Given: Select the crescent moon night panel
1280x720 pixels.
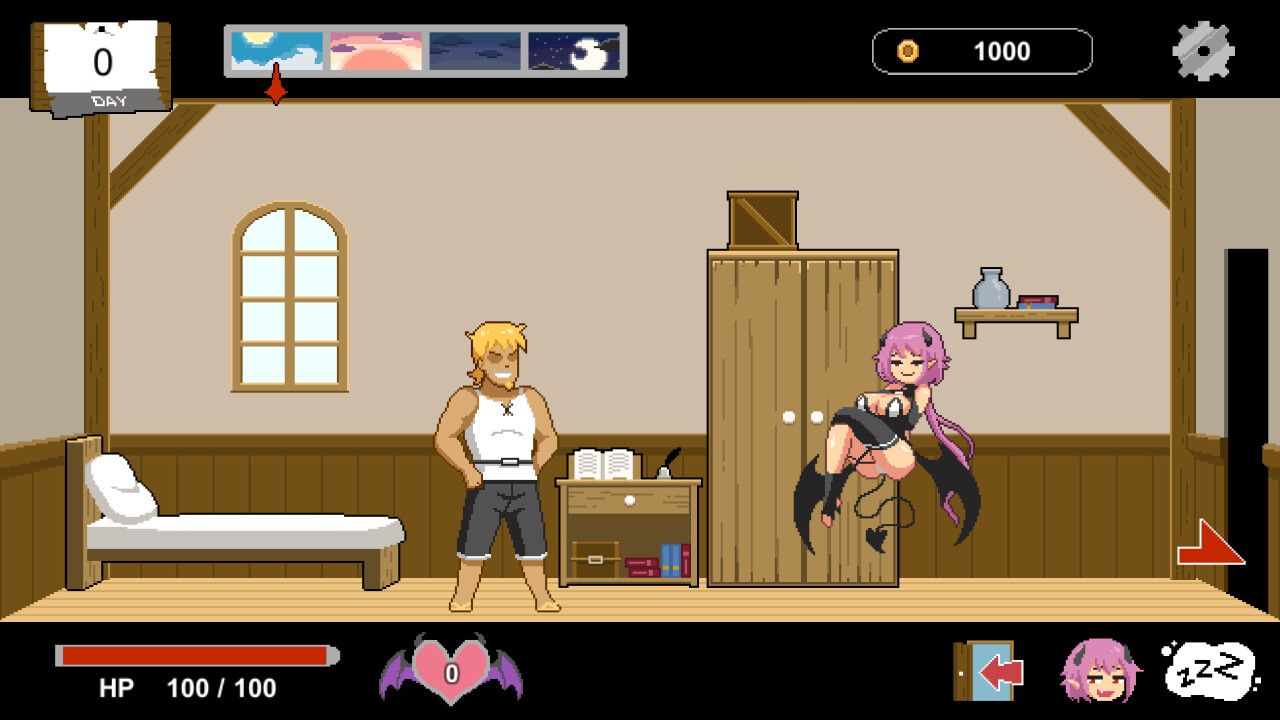Looking at the screenshot, I should point(572,49).
